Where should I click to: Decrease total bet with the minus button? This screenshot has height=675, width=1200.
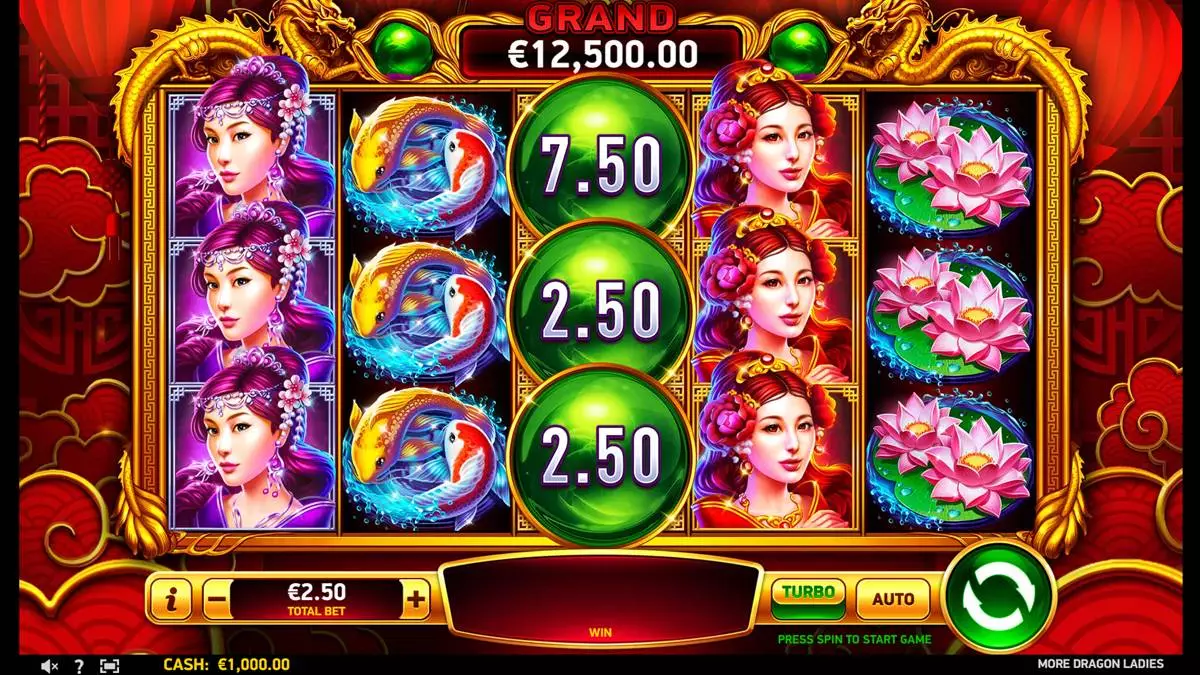[x=217, y=600]
